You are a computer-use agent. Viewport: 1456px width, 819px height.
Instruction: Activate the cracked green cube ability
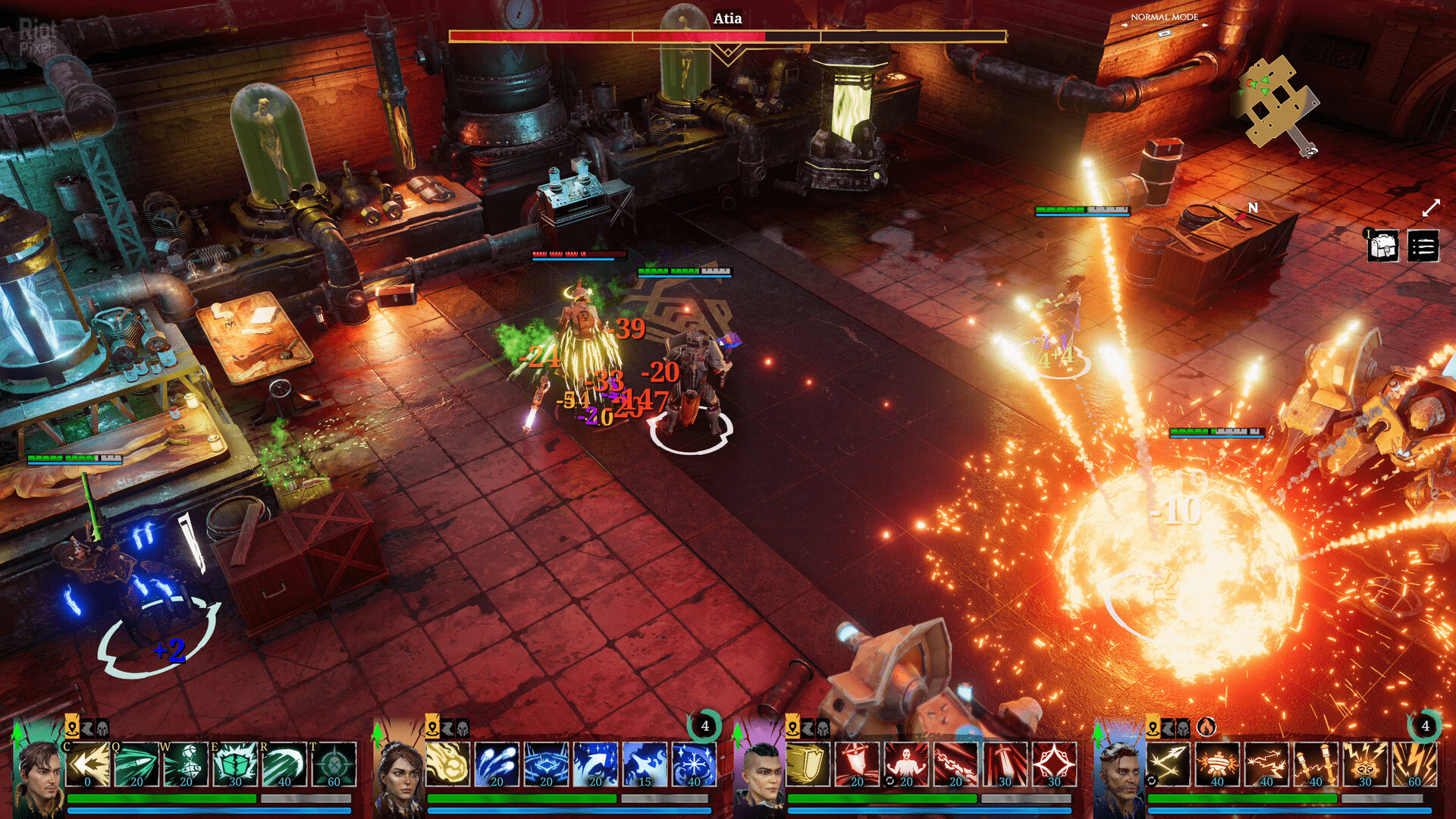pos(235,764)
